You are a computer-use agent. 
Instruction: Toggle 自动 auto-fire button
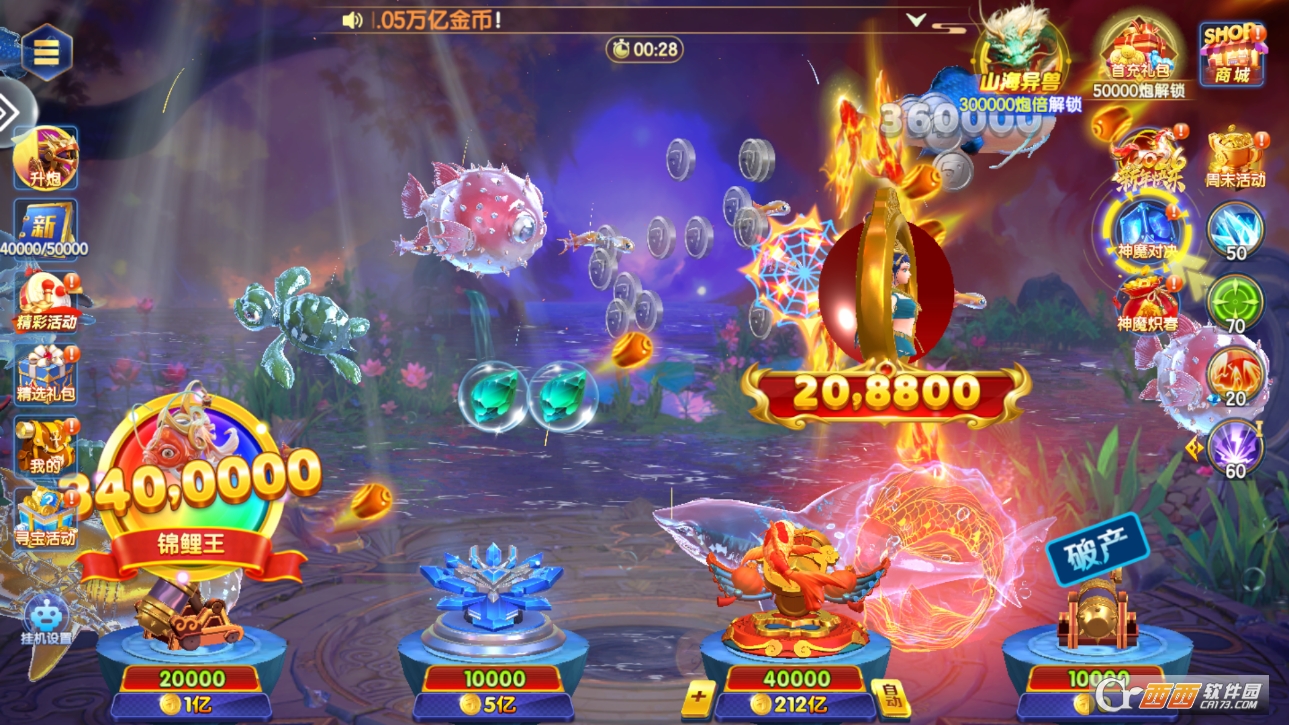coord(889,697)
